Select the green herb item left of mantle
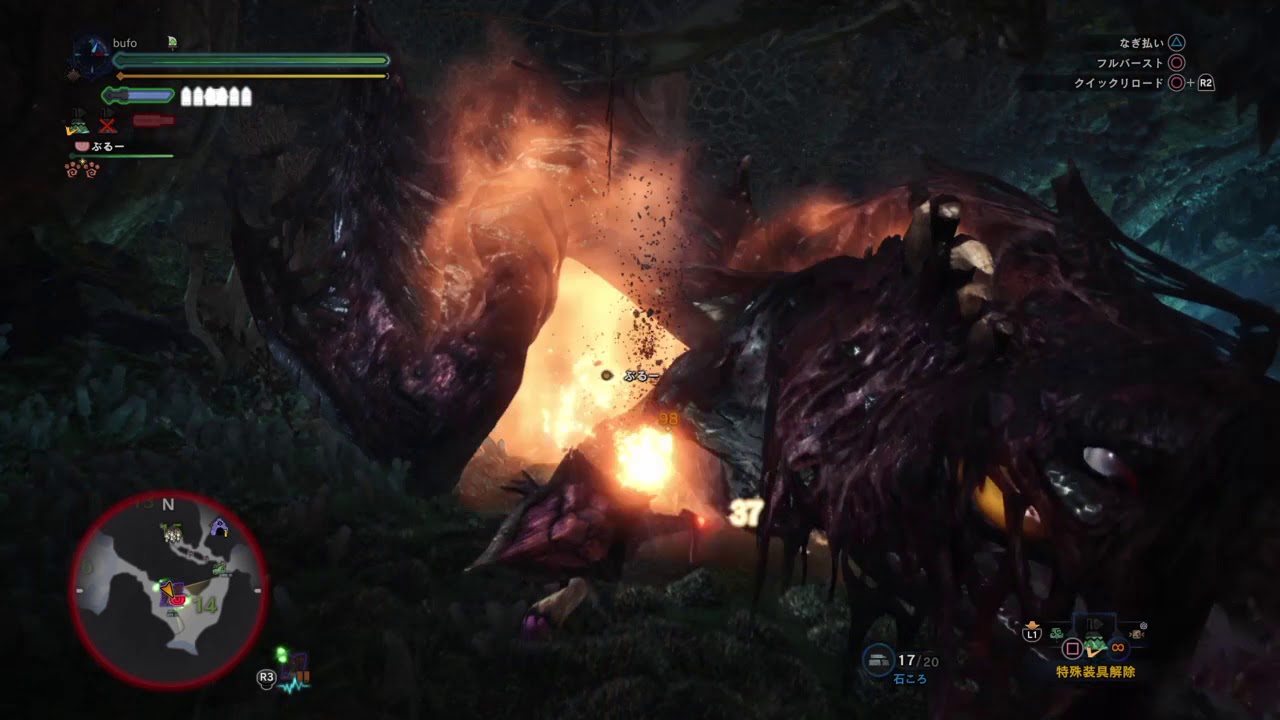 pyautogui.click(x=1057, y=632)
